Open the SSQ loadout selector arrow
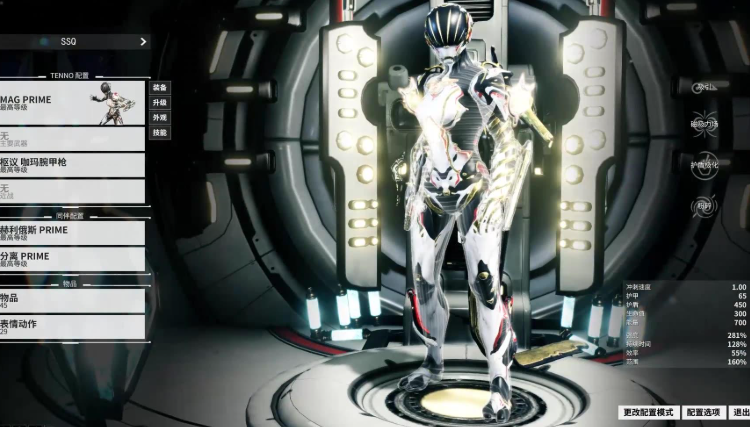 pyautogui.click(x=143, y=42)
